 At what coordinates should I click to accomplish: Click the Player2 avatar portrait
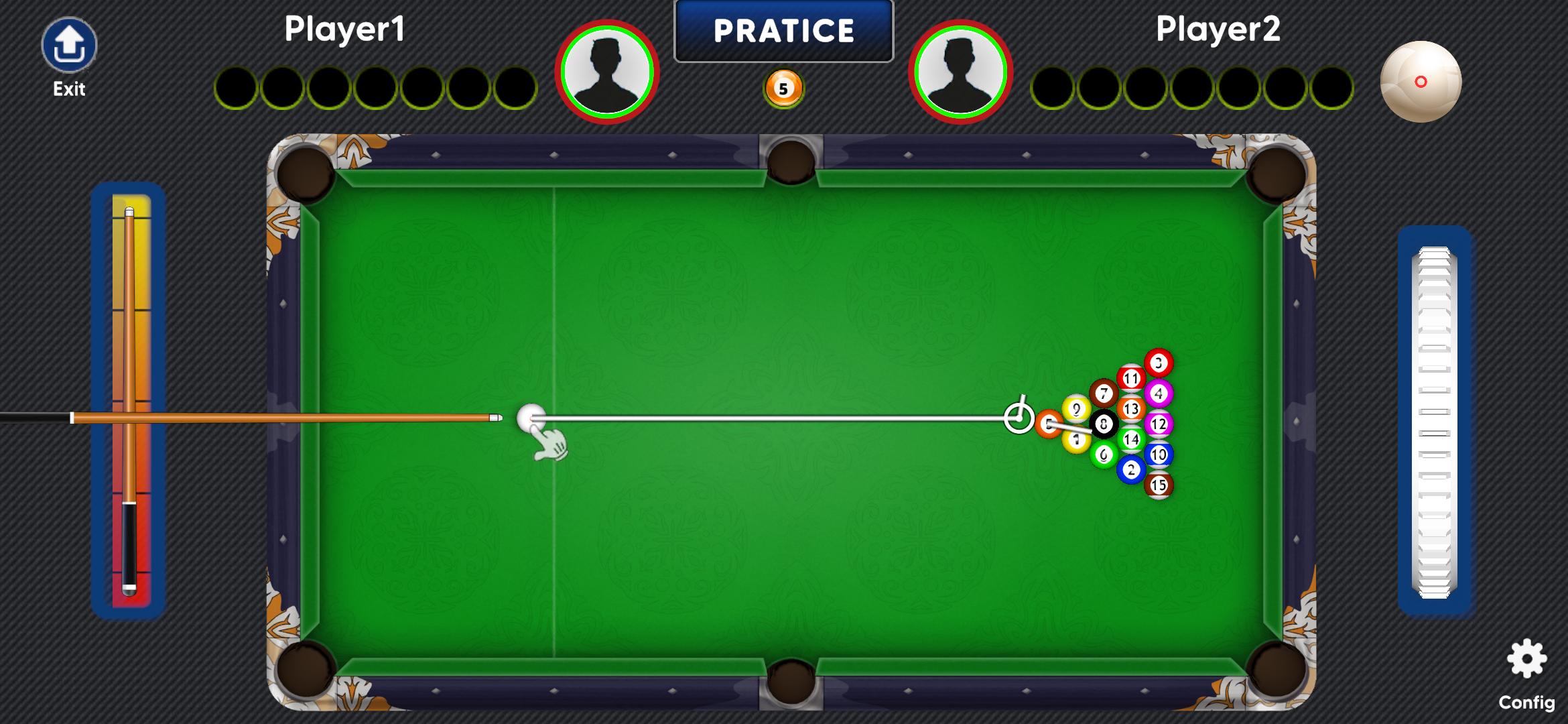(960, 72)
